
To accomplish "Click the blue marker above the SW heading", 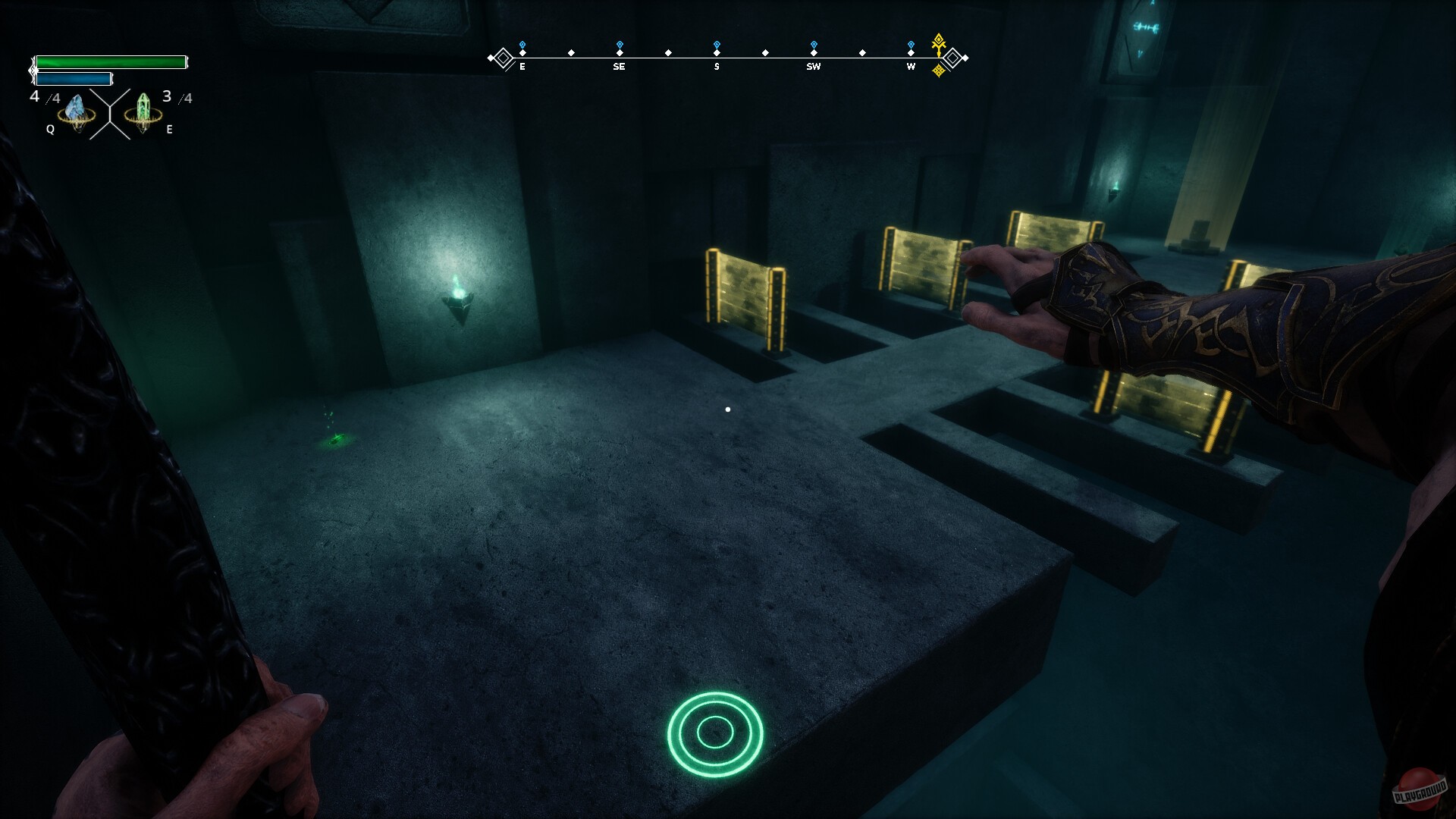I will [813, 45].
